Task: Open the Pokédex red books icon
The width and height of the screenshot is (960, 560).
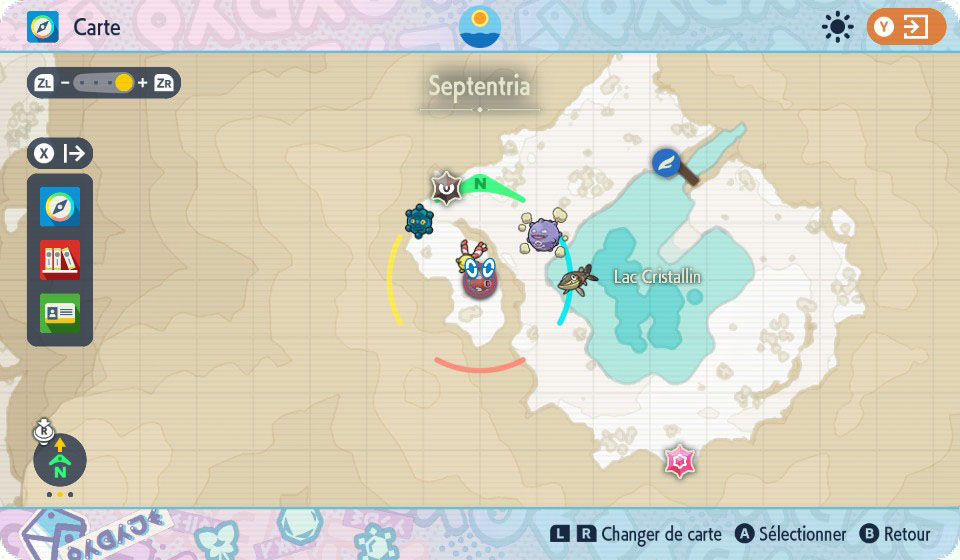Action: coord(60,260)
